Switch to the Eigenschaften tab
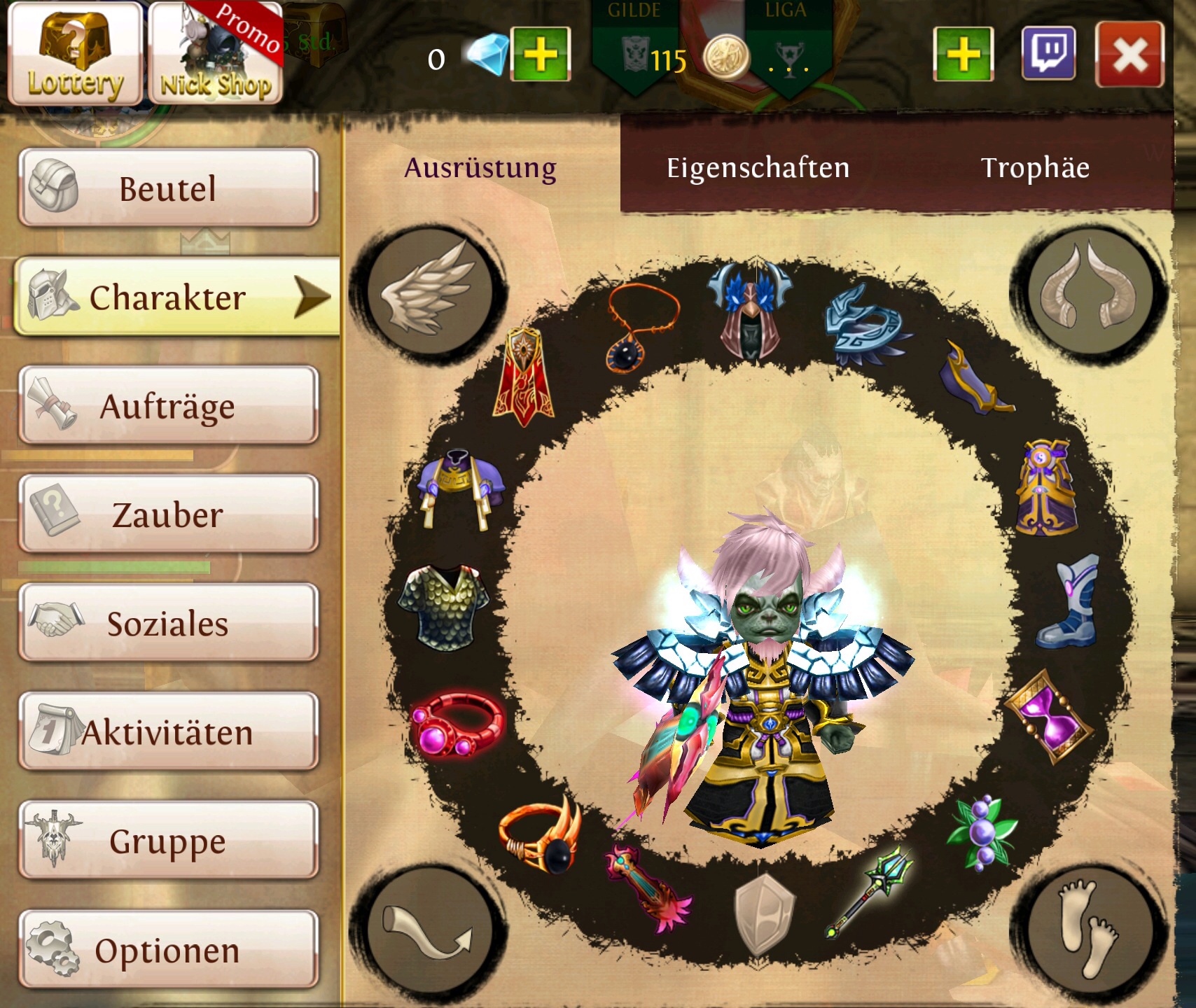Viewport: 1196px width, 1008px height. [758, 168]
